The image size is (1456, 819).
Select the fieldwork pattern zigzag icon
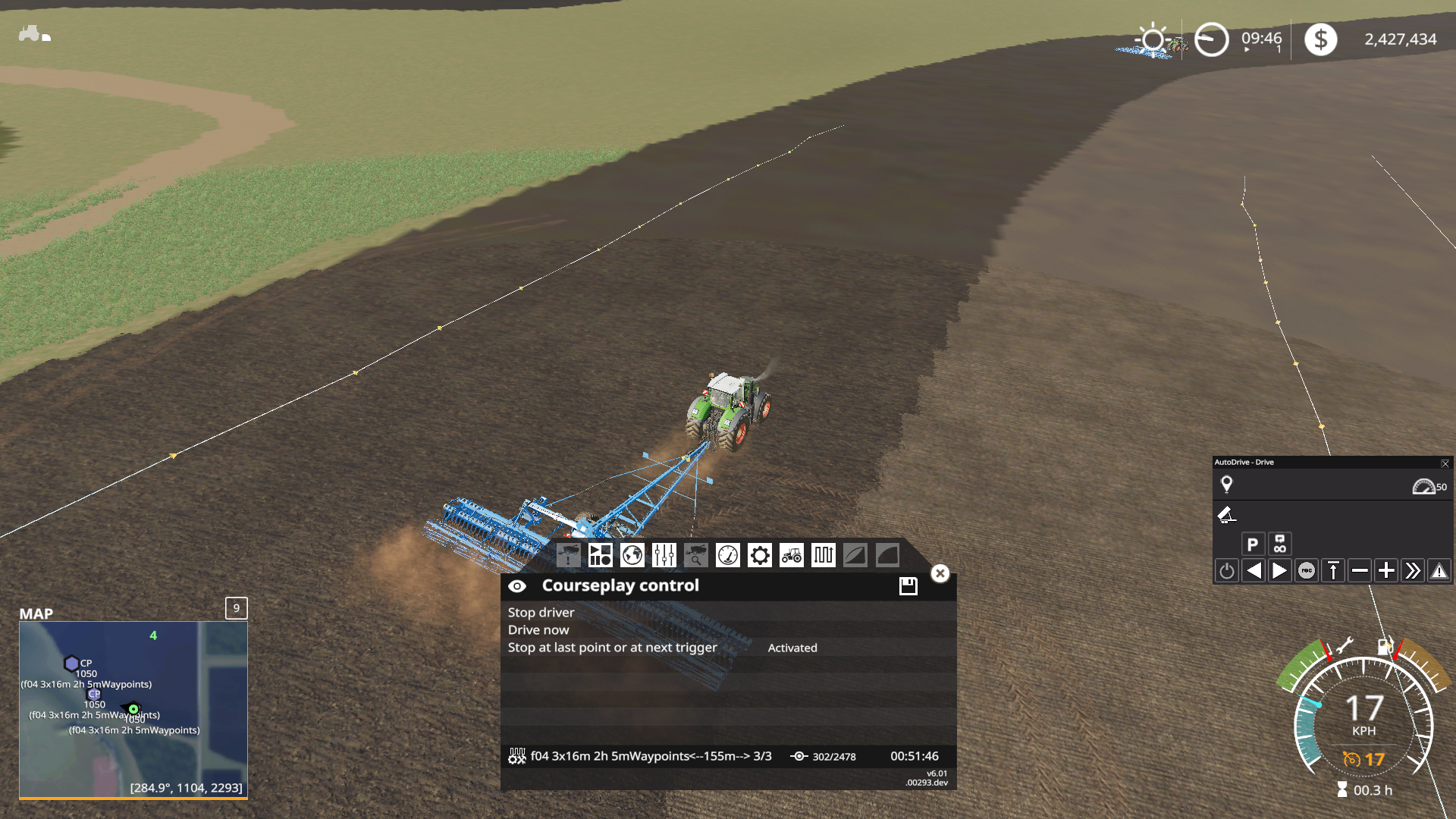(823, 555)
